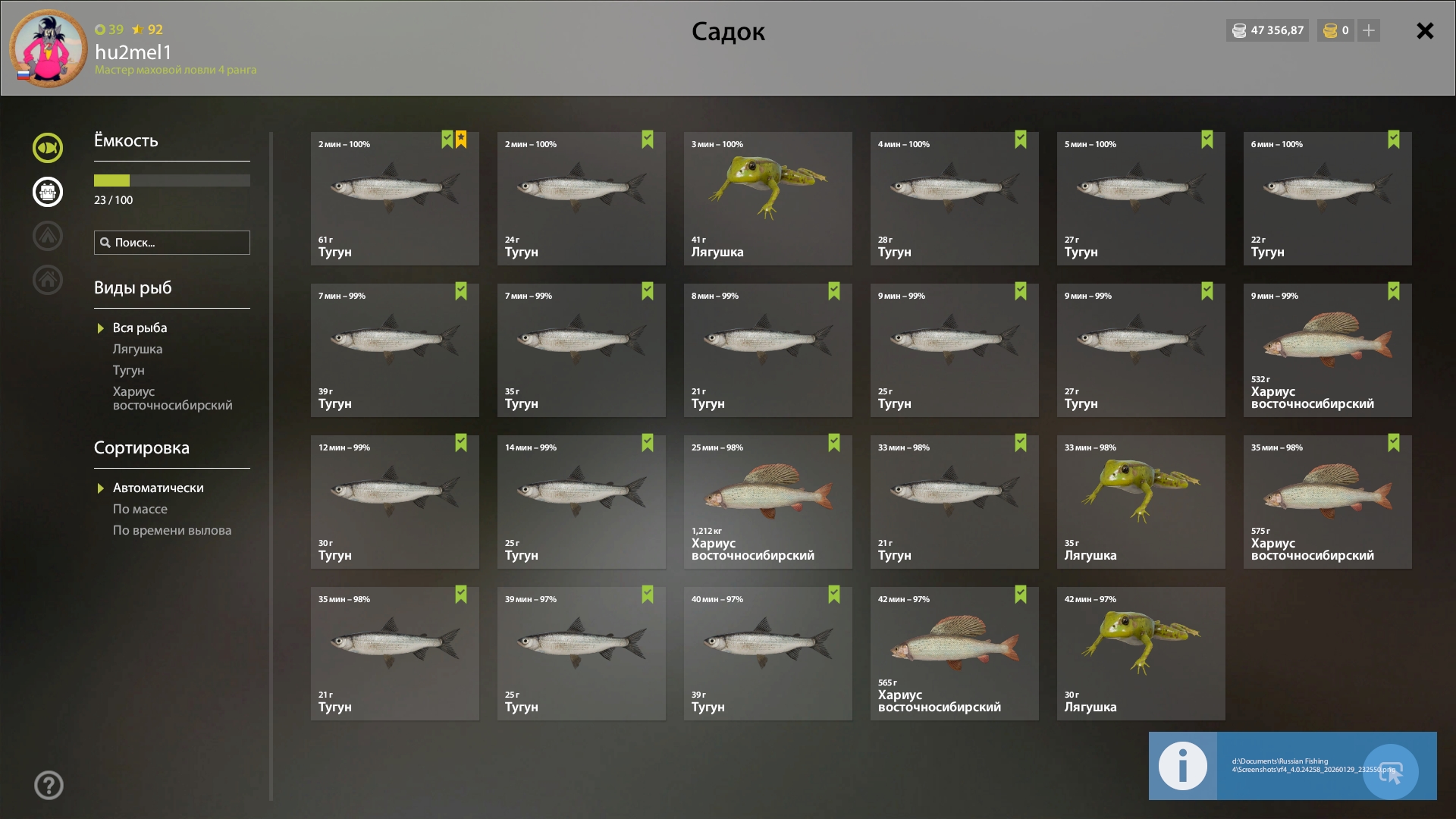1456x819 pixels.
Task: Select the 565 г Хариус card
Action: tap(954, 654)
